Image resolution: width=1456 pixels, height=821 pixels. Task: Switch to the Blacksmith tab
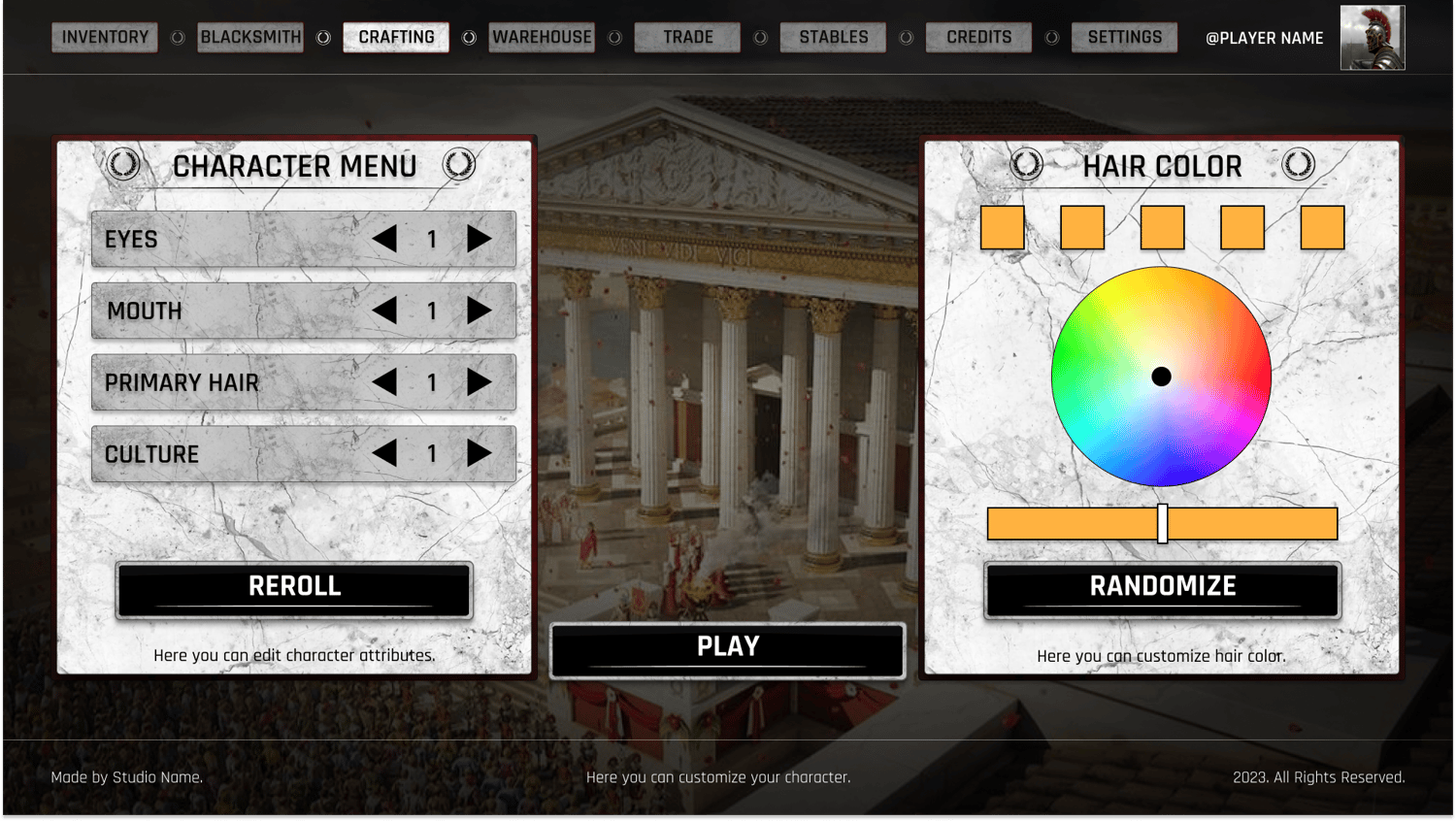[250, 38]
